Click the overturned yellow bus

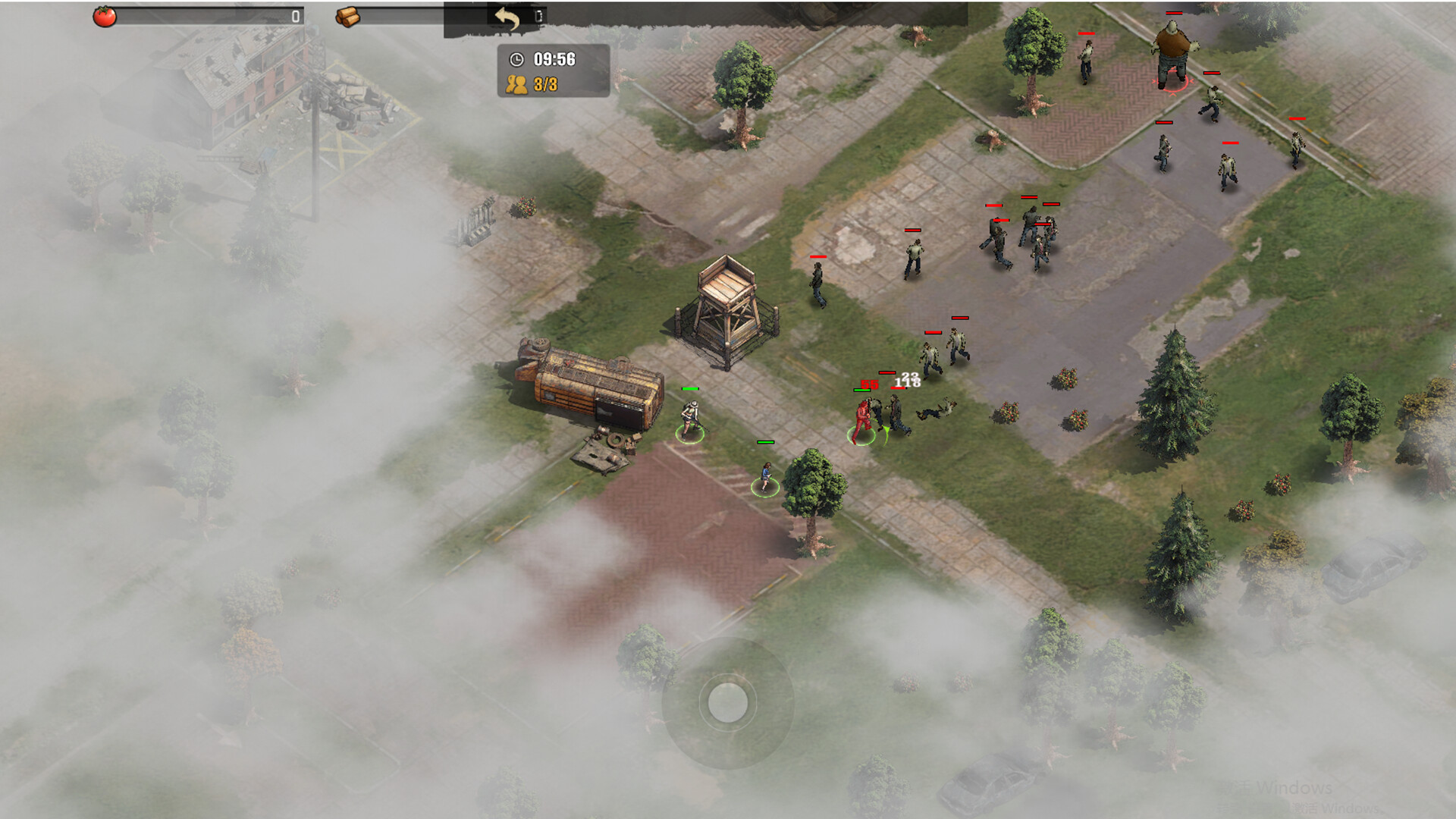click(x=588, y=387)
